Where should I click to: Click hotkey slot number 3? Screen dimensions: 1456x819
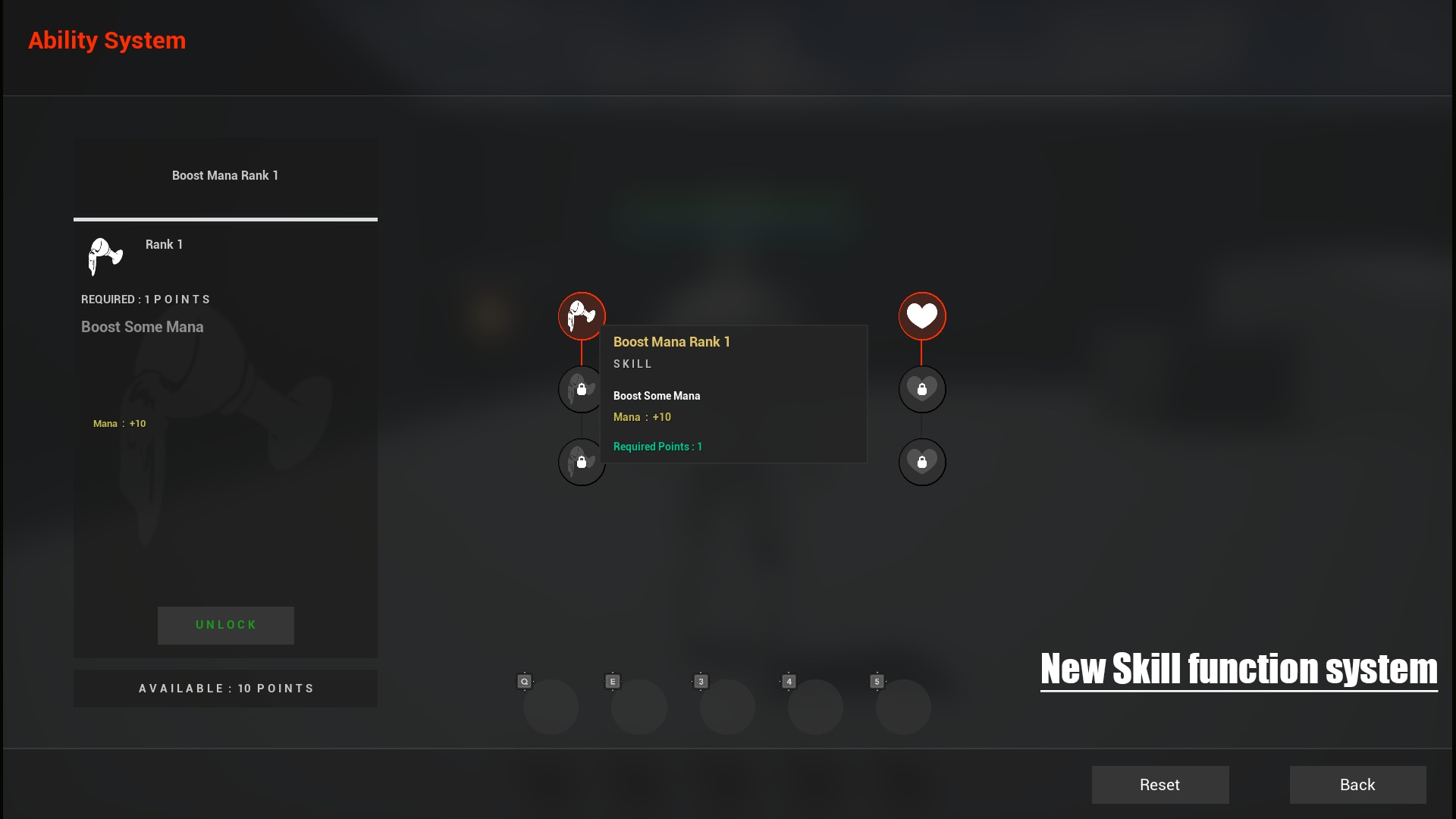(x=727, y=706)
